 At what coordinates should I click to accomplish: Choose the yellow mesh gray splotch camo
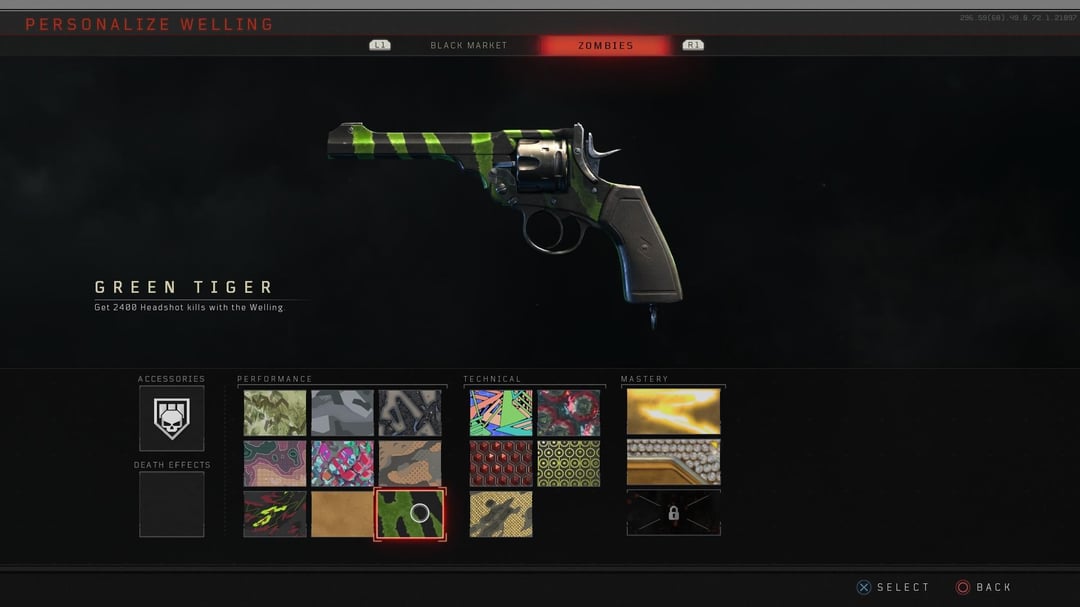pos(501,514)
